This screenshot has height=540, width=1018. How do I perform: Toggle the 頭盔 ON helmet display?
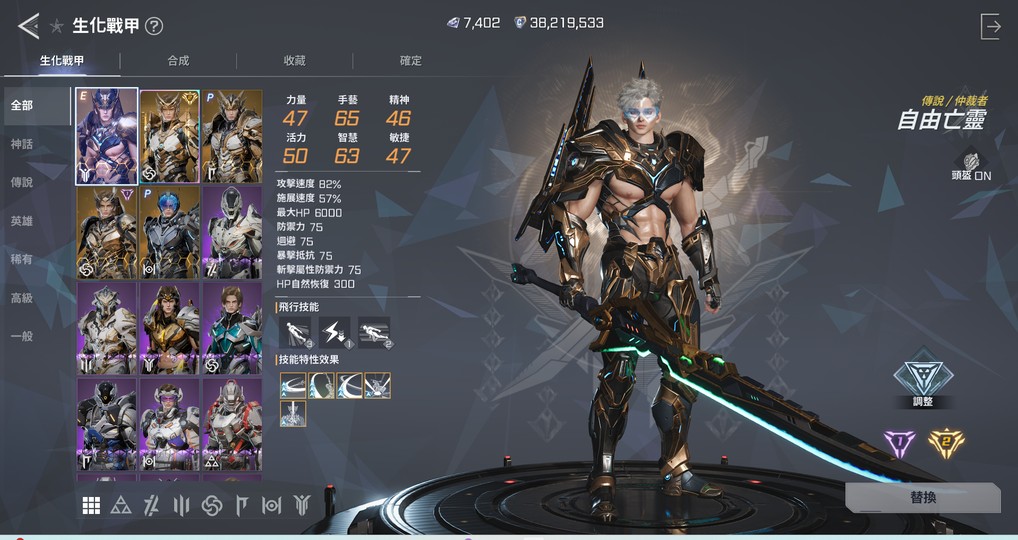tap(970, 166)
